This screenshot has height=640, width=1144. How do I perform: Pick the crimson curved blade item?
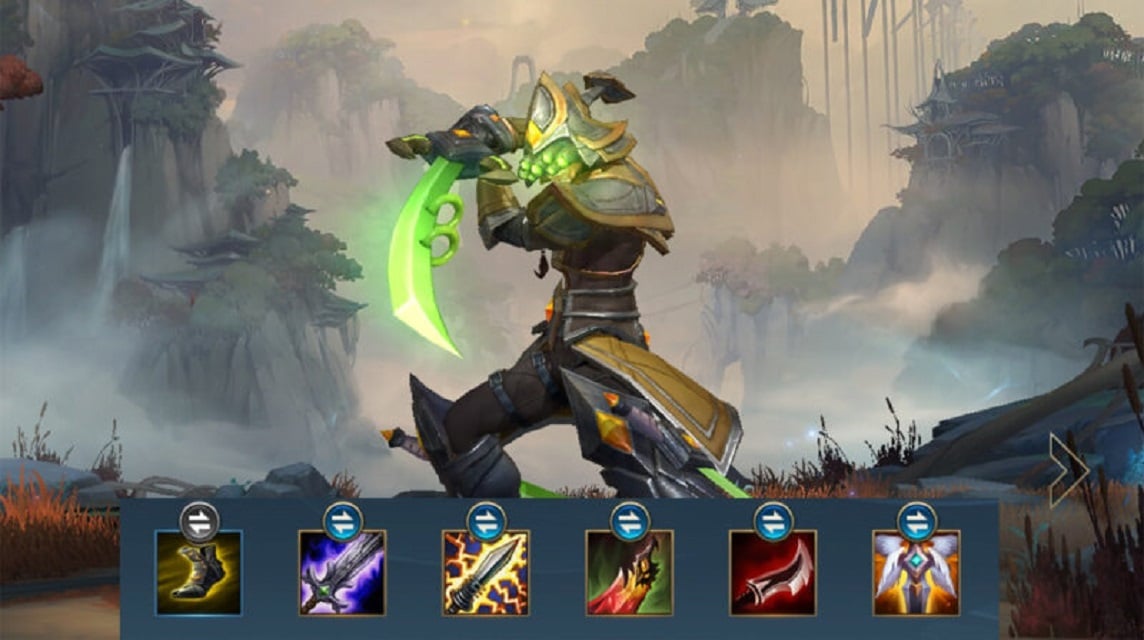772,573
